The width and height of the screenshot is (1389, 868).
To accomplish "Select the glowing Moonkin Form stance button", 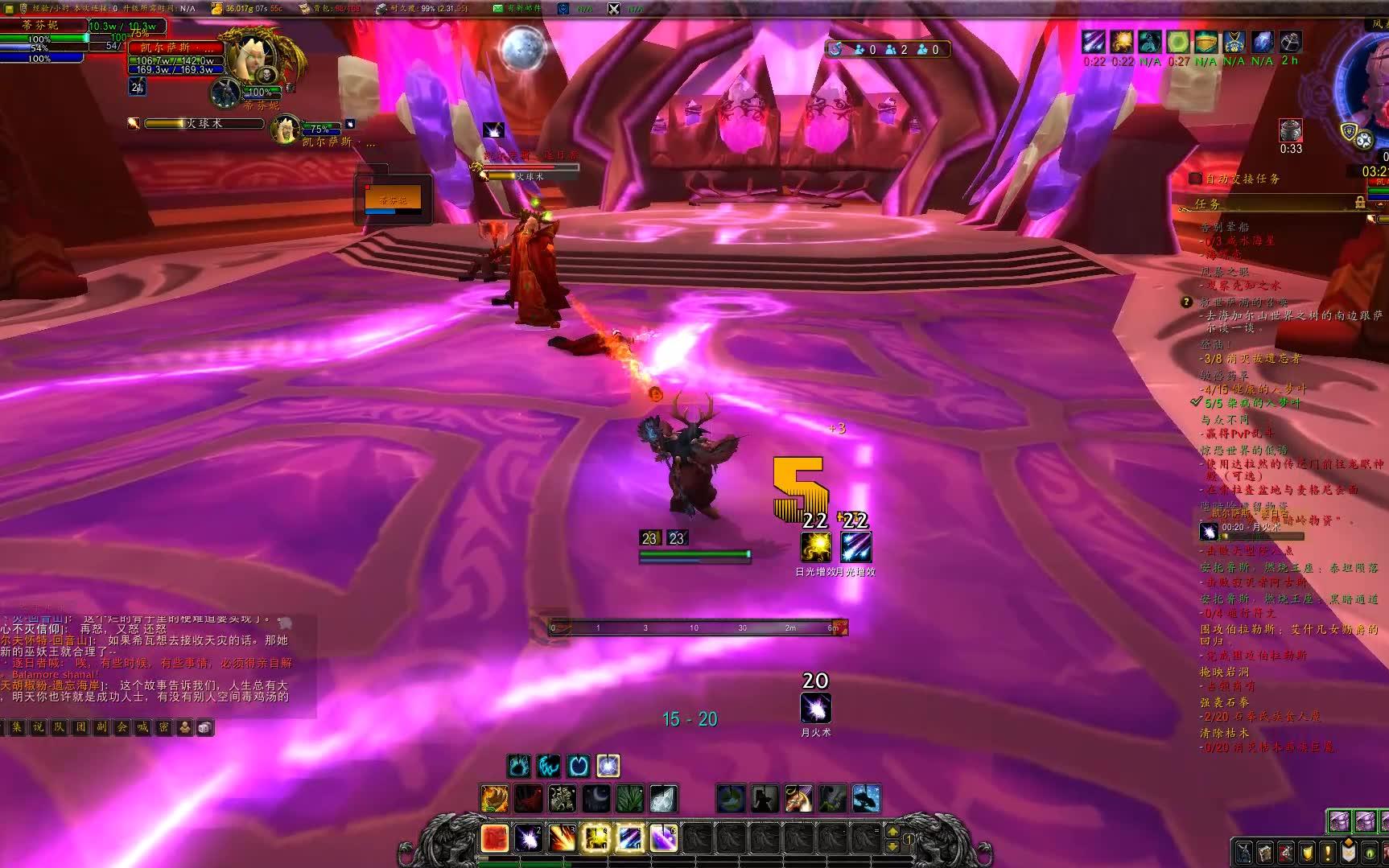I will (x=608, y=766).
